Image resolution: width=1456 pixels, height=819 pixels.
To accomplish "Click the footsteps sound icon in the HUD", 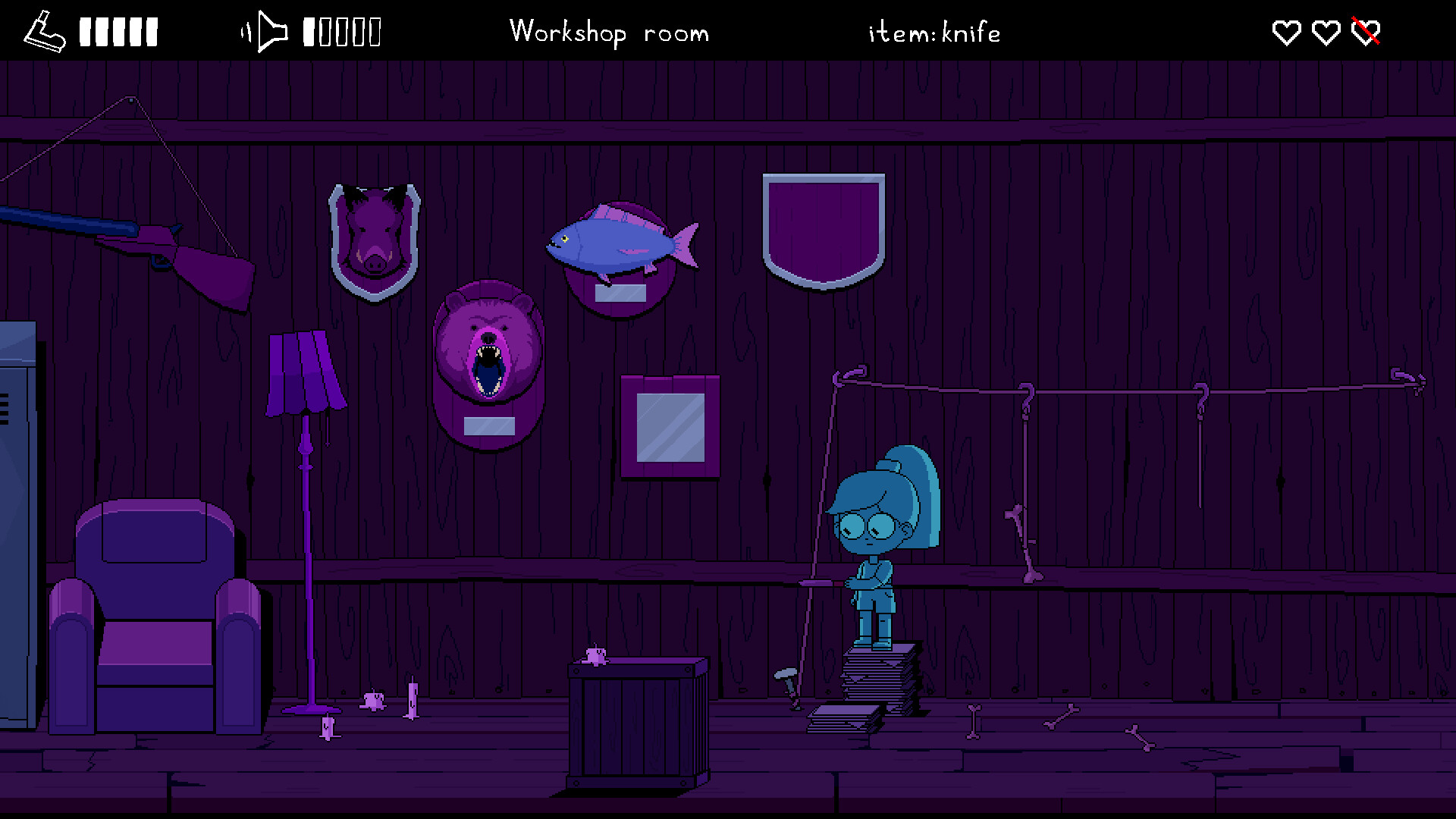I will pos(43,30).
